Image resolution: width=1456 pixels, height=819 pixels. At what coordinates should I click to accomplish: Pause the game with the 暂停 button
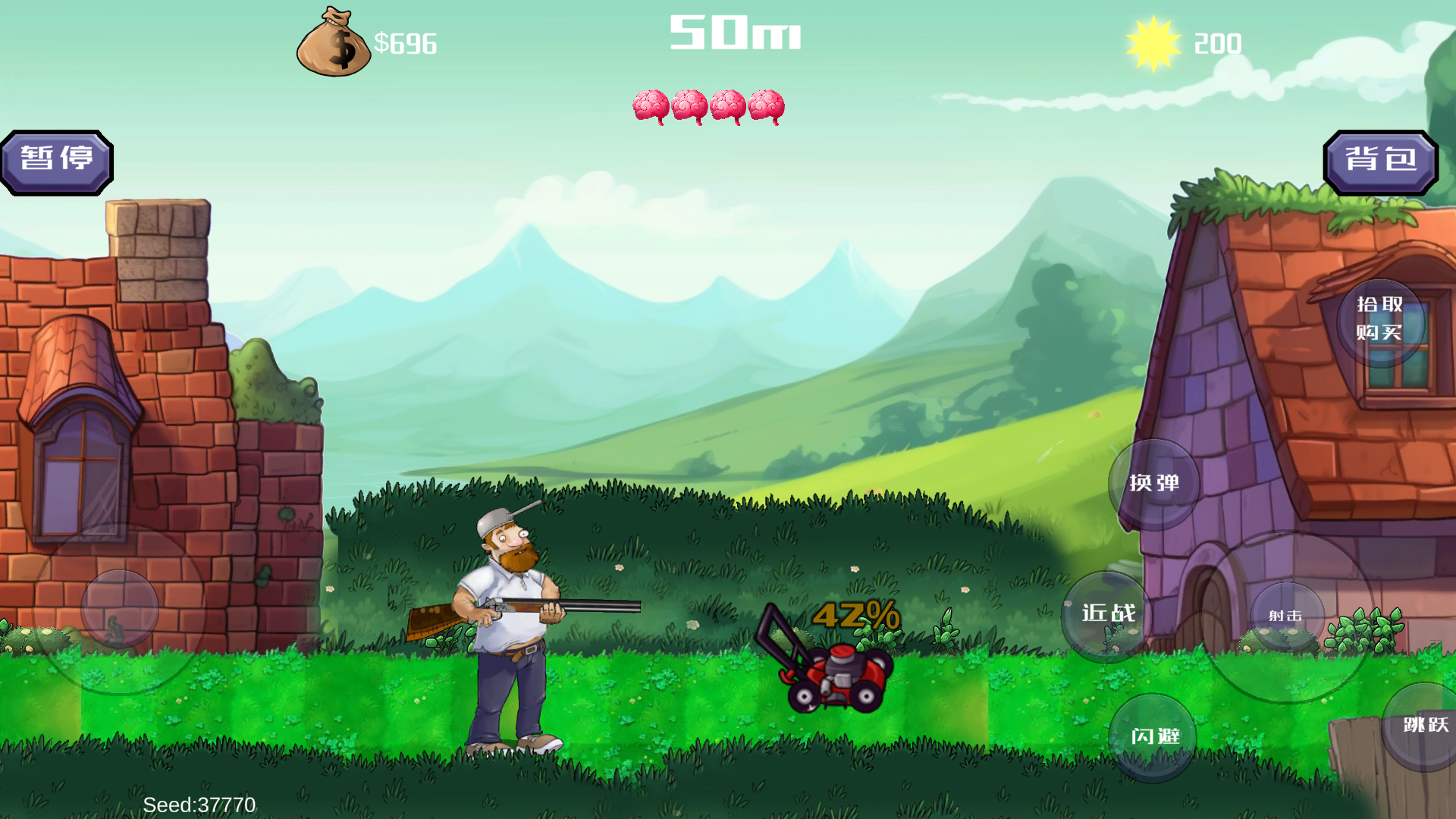pyautogui.click(x=57, y=162)
